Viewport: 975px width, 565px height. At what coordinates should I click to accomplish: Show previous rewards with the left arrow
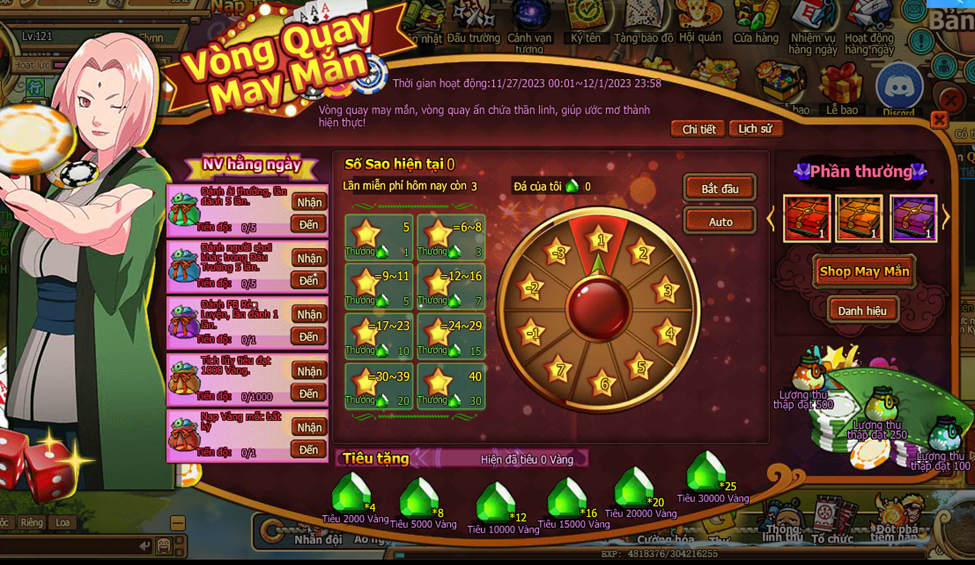click(x=770, y=218)
